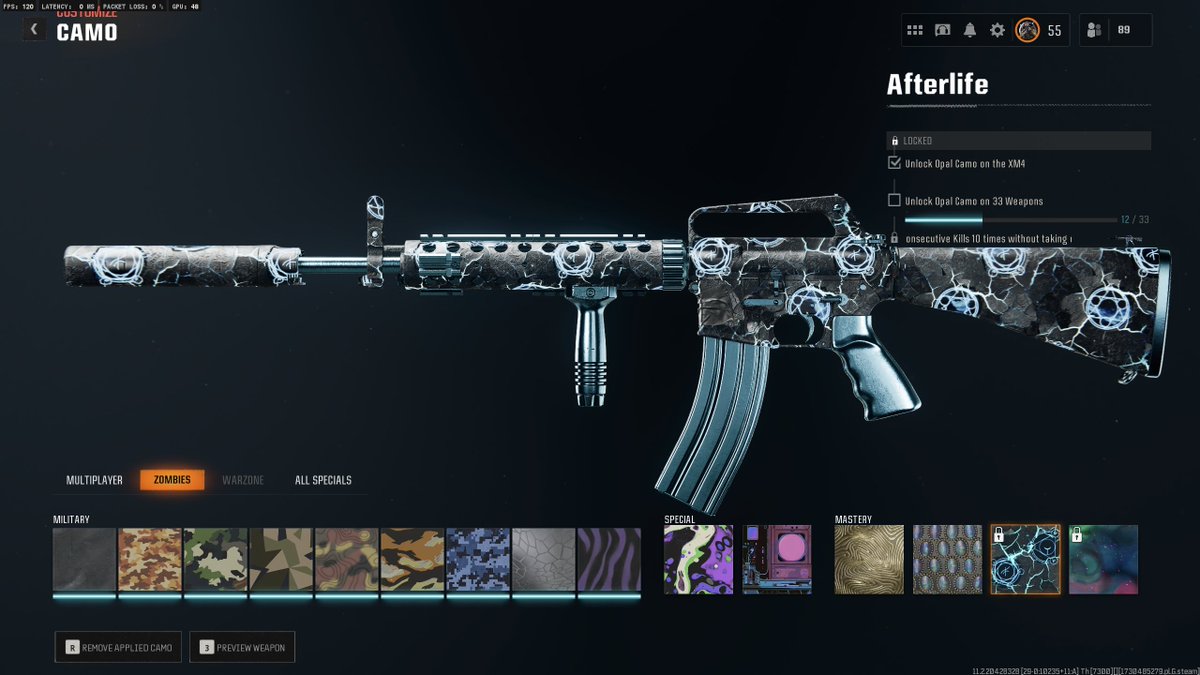The width and height of the screenshot is (1200, 675).
Task: Open the All Specials tab
Action: (x=323, y=480)
